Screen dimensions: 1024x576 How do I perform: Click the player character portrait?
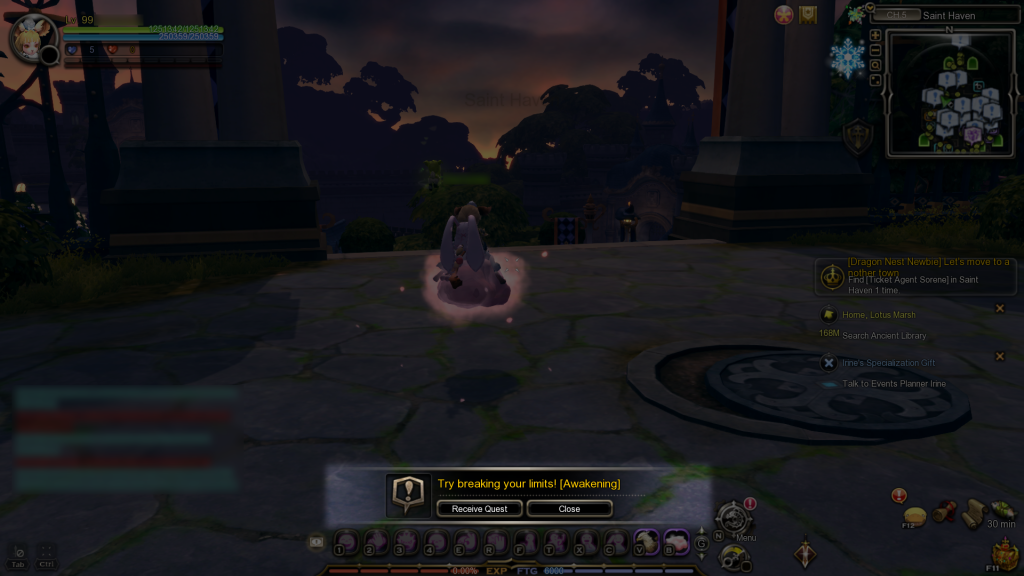[32, 39]
